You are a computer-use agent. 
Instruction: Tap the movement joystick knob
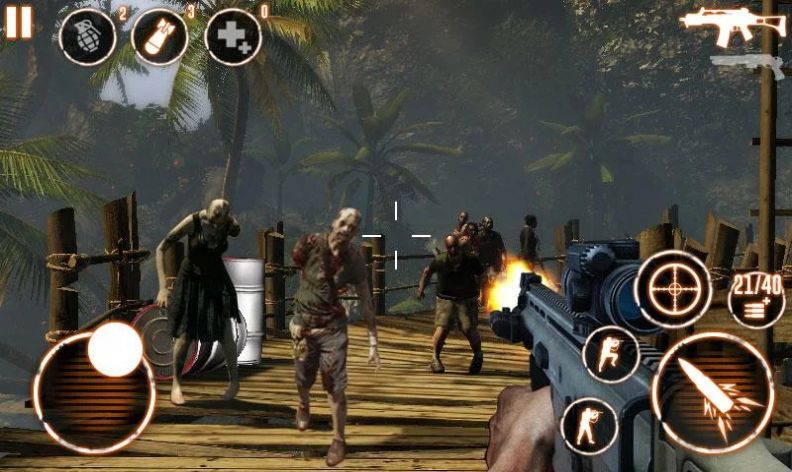114,349
